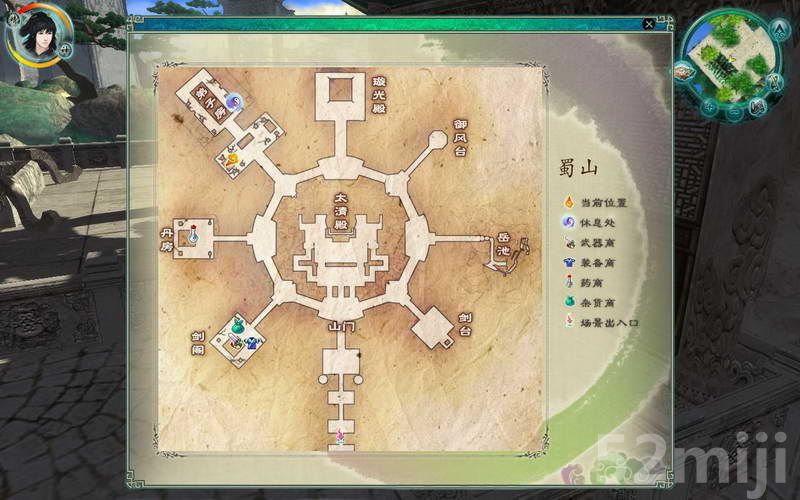Close the Shushan map window

click(x=650, y=23)
